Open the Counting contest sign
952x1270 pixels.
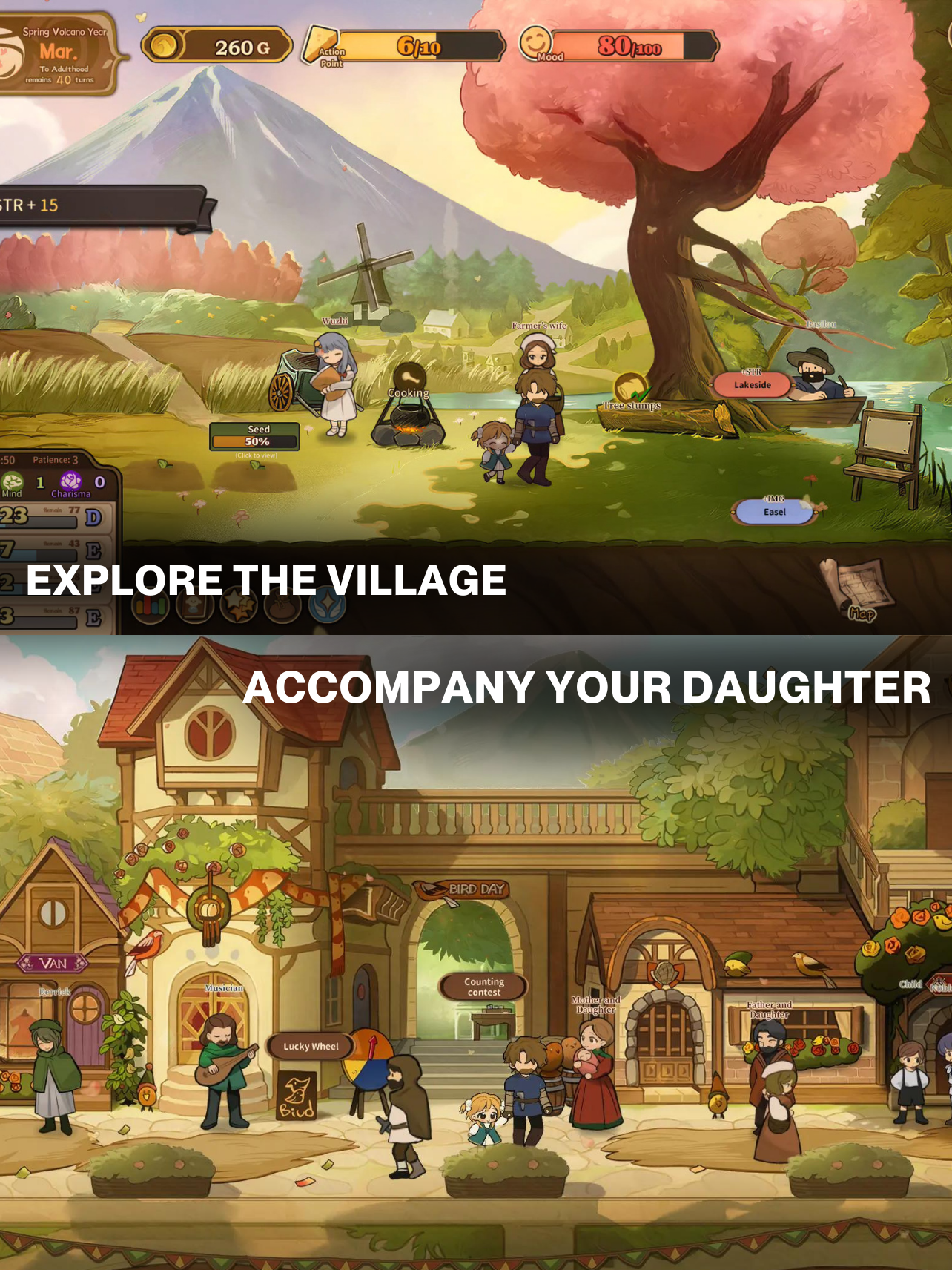(x=483, y=985)
